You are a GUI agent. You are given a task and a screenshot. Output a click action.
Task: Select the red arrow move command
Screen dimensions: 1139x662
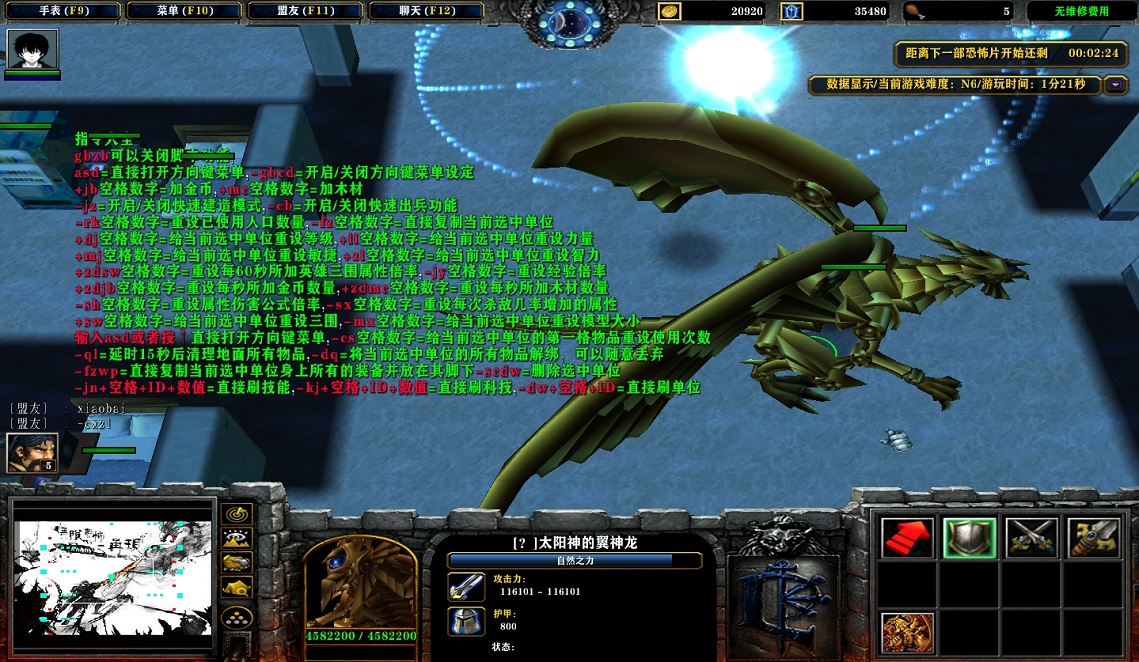click(907, 539)
